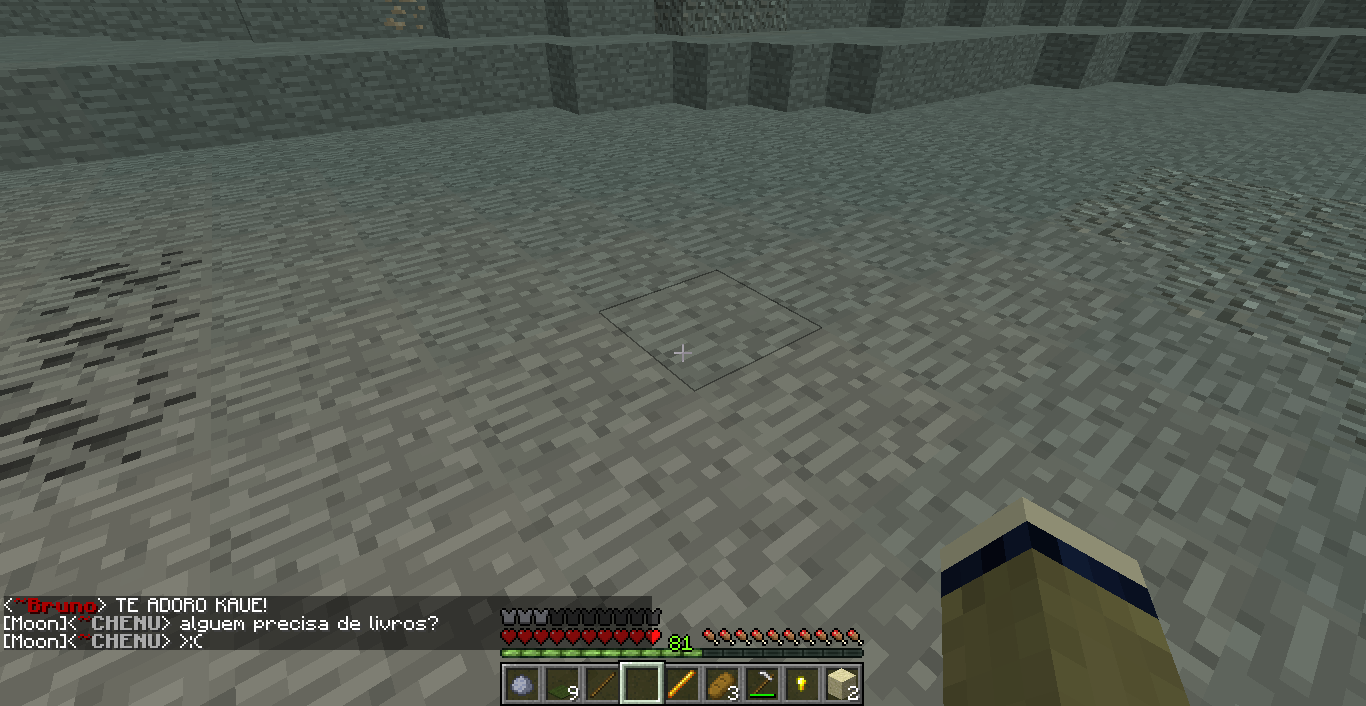The image size is (1366, 706).
Task: Select the lily pad stack of nine
Action: click(x=561, y=685)
